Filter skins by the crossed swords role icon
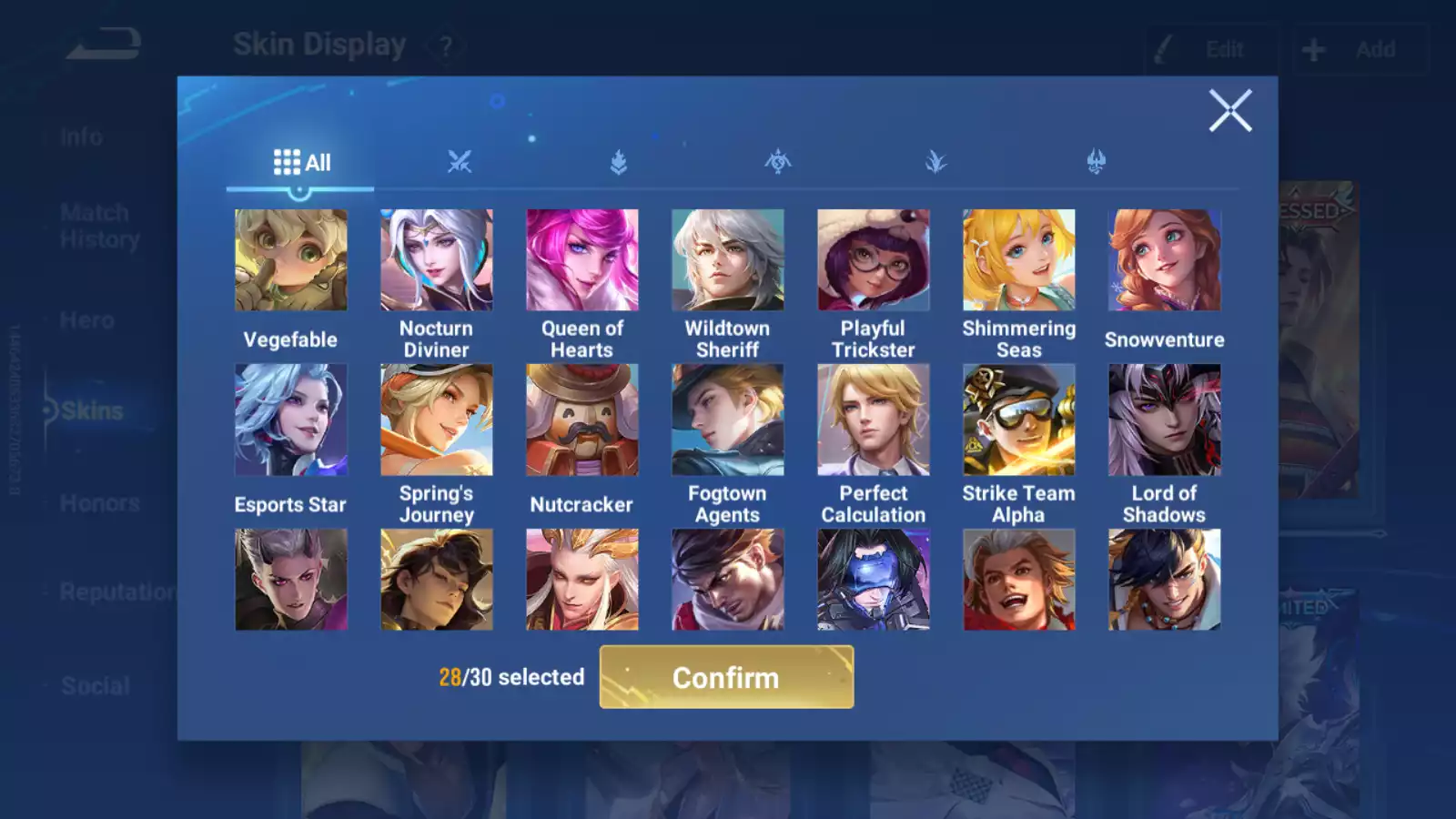 tap(460, 161)
